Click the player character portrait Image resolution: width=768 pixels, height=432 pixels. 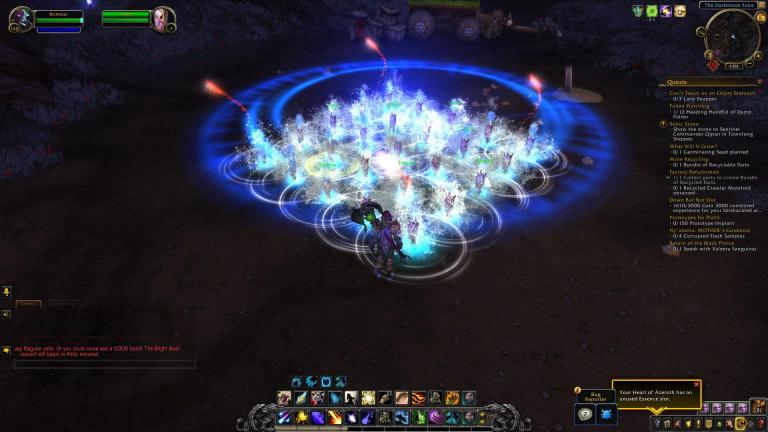(20, 19)
